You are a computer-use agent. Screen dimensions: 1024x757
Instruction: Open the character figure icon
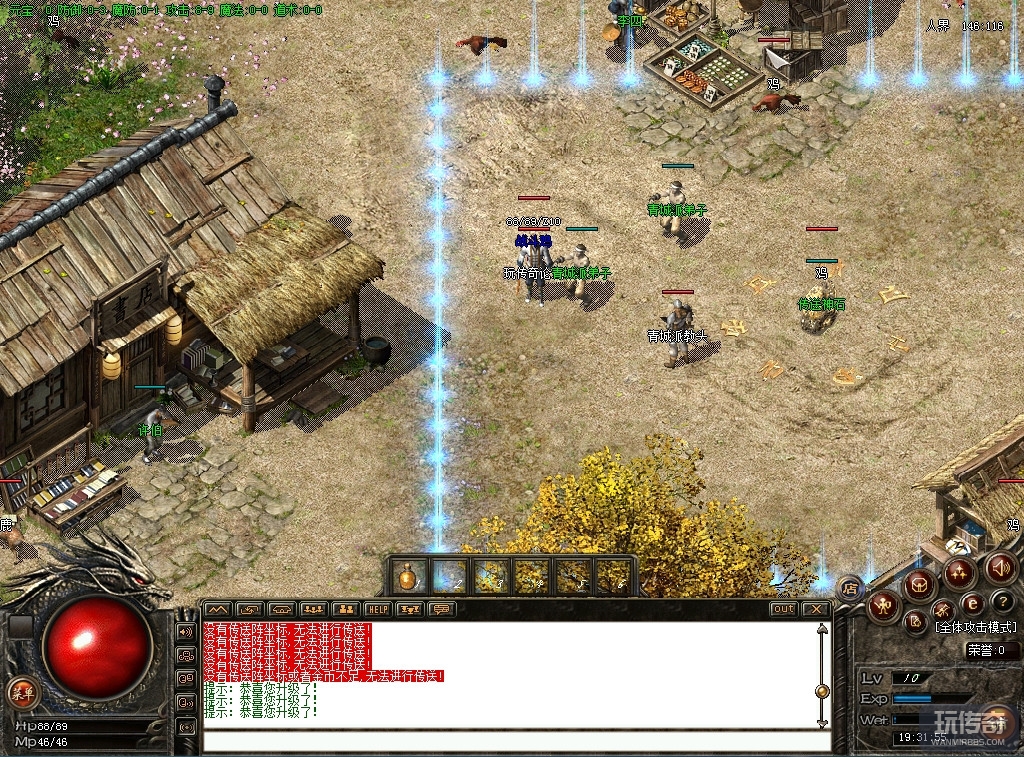pyautogui.click(x=884, y=606)
